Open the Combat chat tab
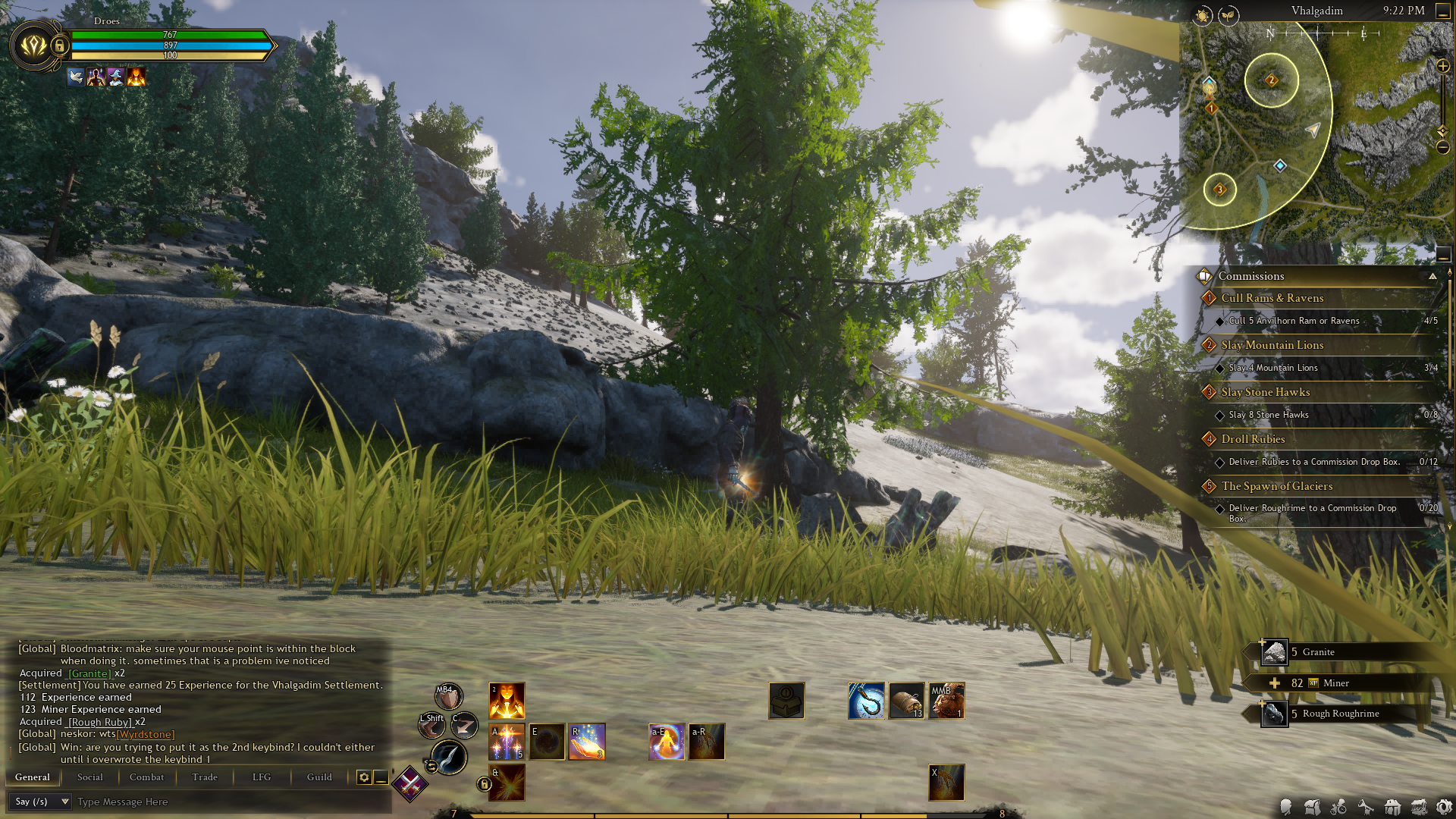The height and width of the screenshot is (819, 1456). click(146, 777)
